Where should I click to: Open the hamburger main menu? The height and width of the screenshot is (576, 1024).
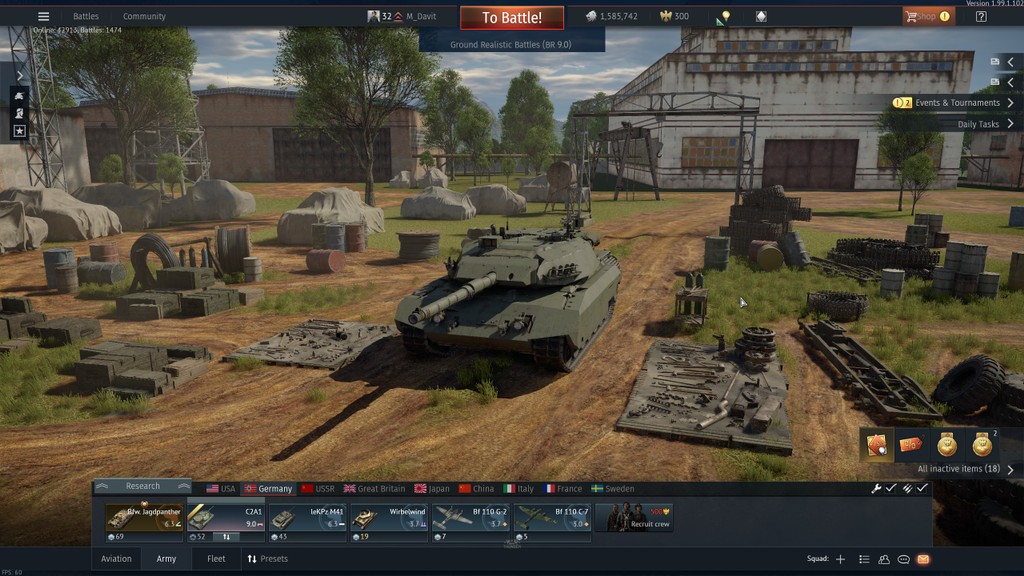pyautogui.click(x=43, y=17)
